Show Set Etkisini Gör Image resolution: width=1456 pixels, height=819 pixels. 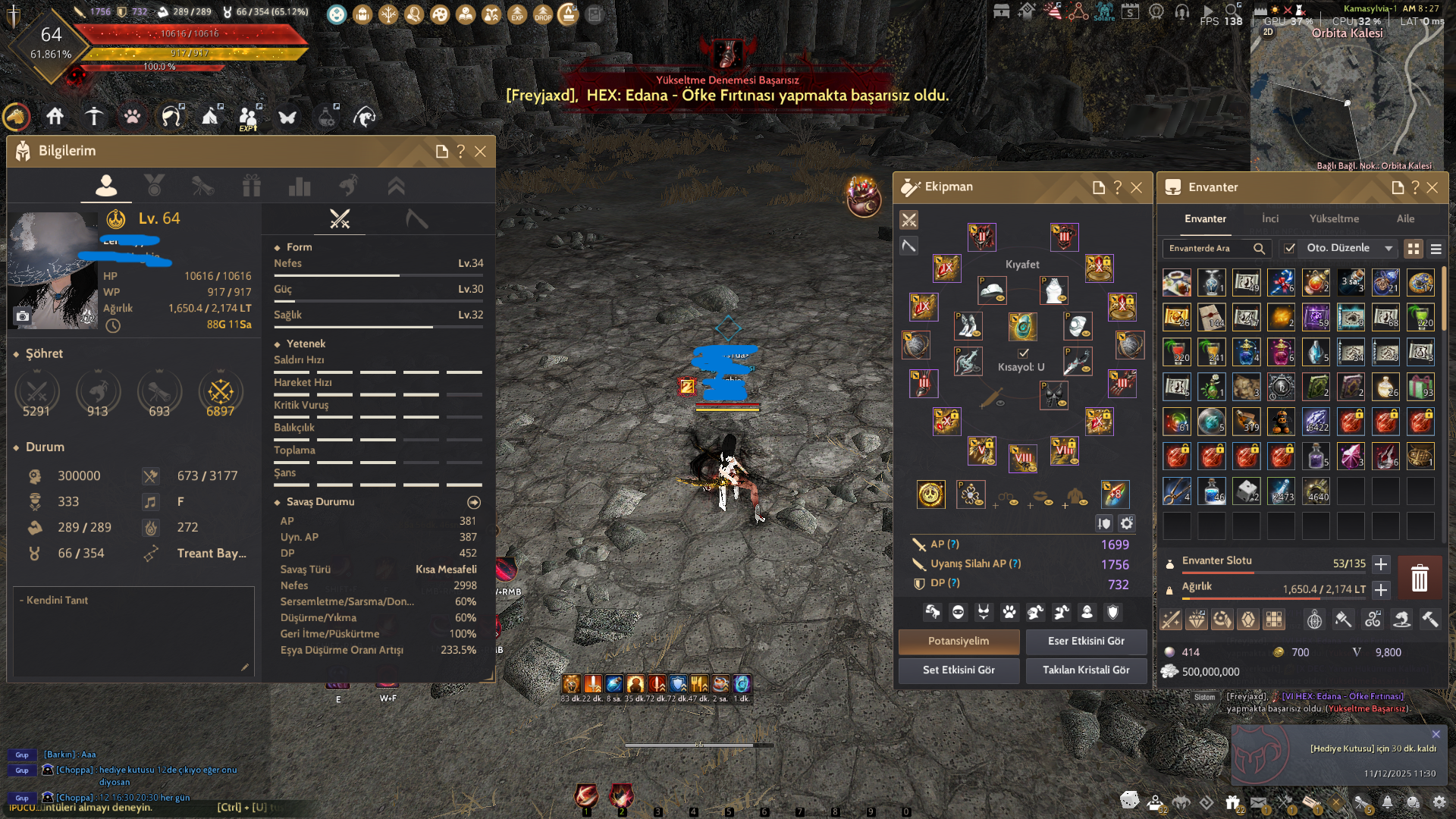tap(959, 670)
